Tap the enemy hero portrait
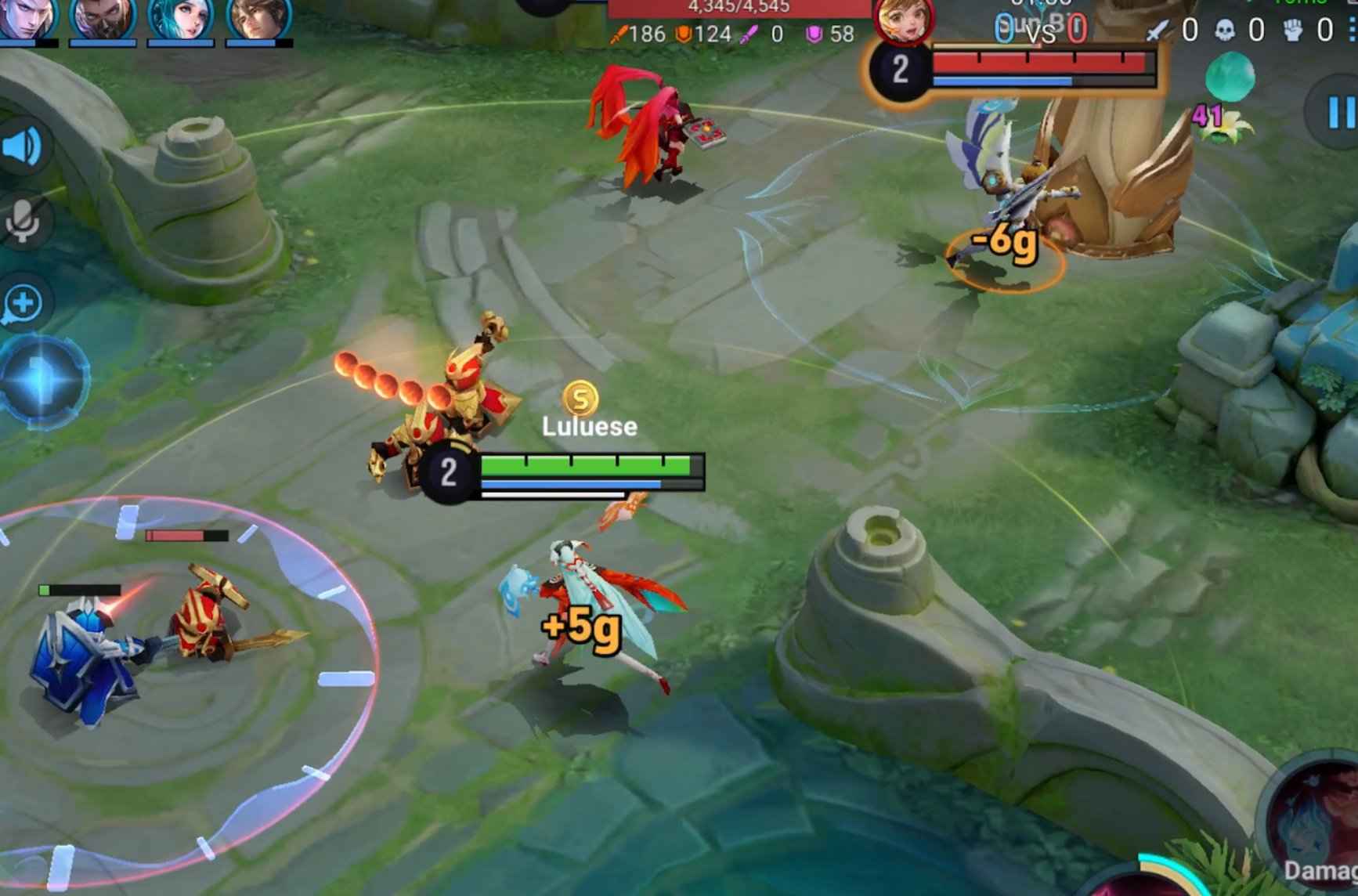Screen dimensions: 1358x896 click(904, 20)
